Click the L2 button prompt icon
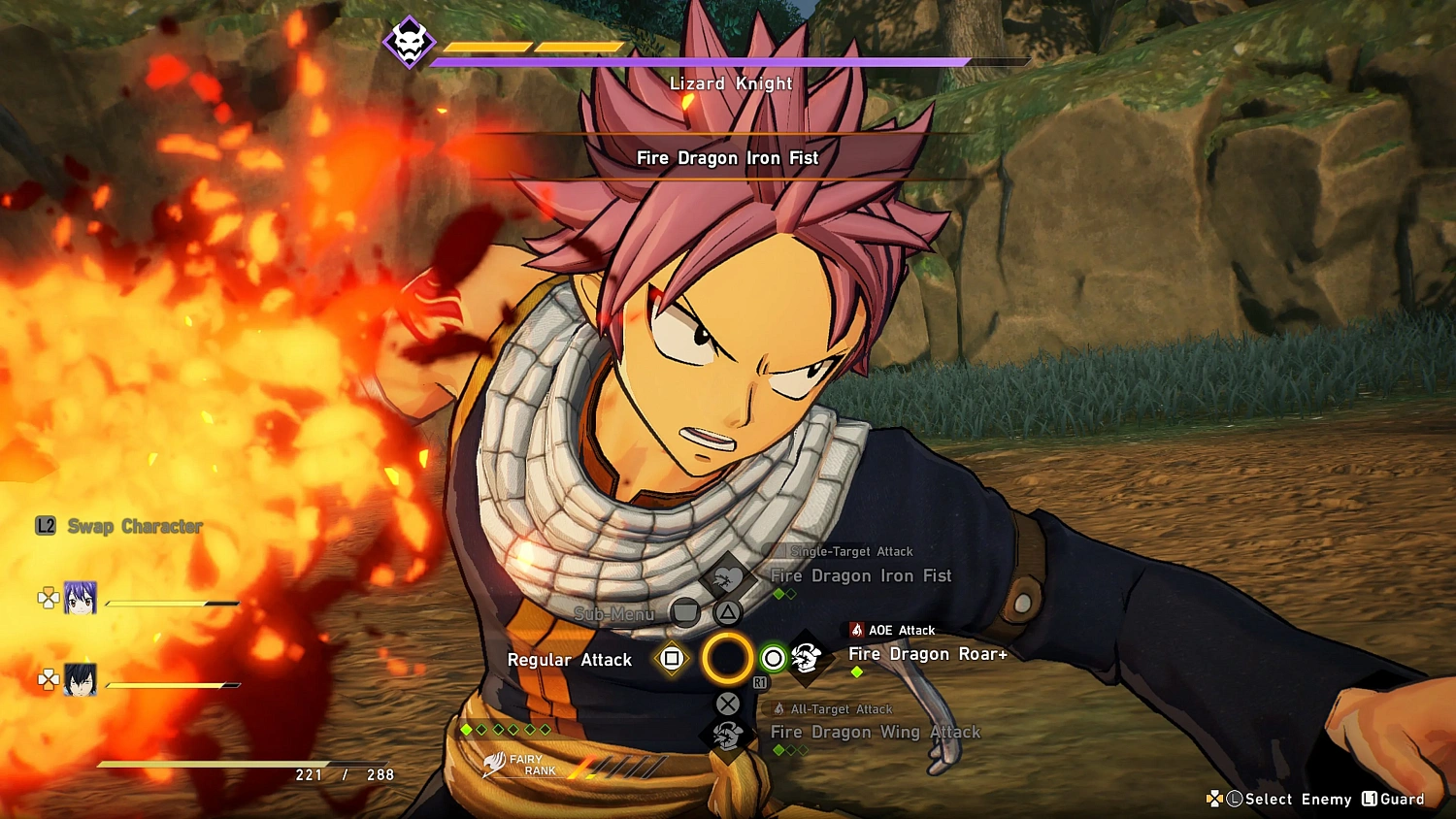 pyautogui.click(x=44, y=525)
